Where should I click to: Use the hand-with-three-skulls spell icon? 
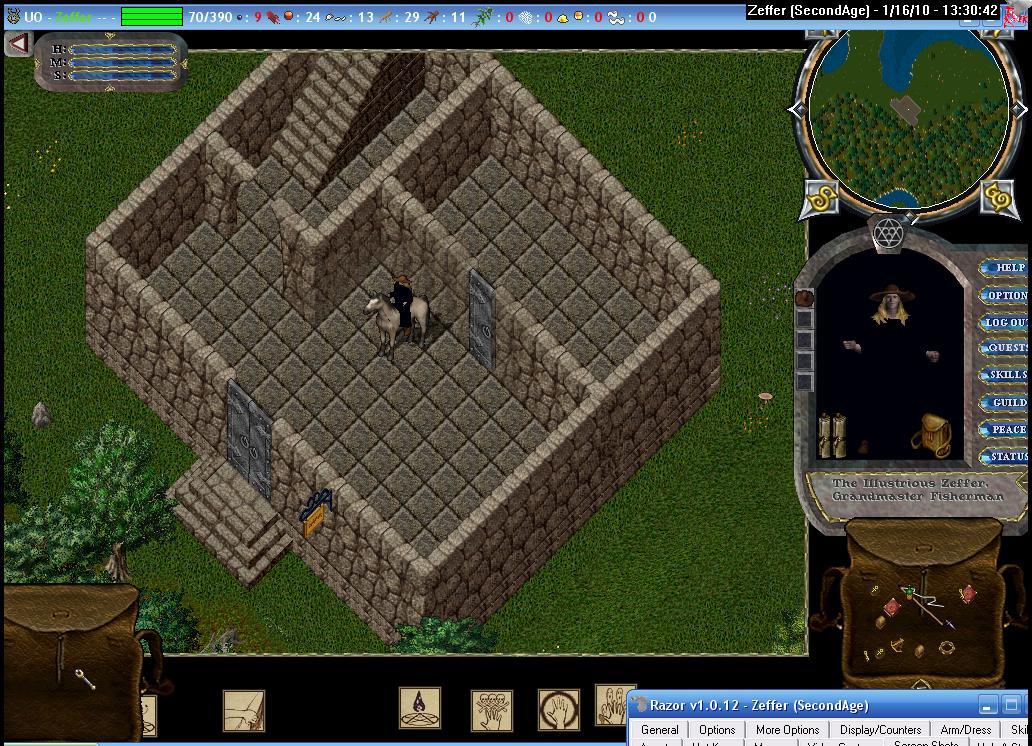pyautogui.click(x=491, y=710)
